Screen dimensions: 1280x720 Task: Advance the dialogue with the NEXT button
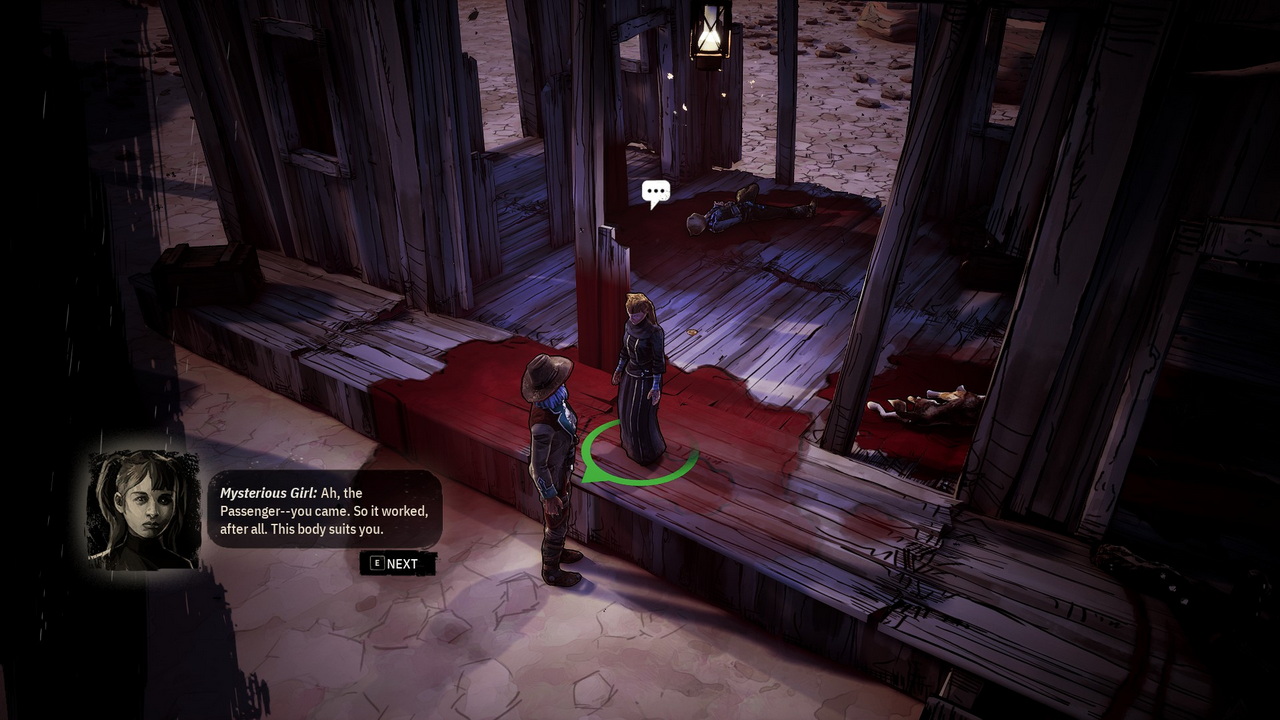click(397, 563)
